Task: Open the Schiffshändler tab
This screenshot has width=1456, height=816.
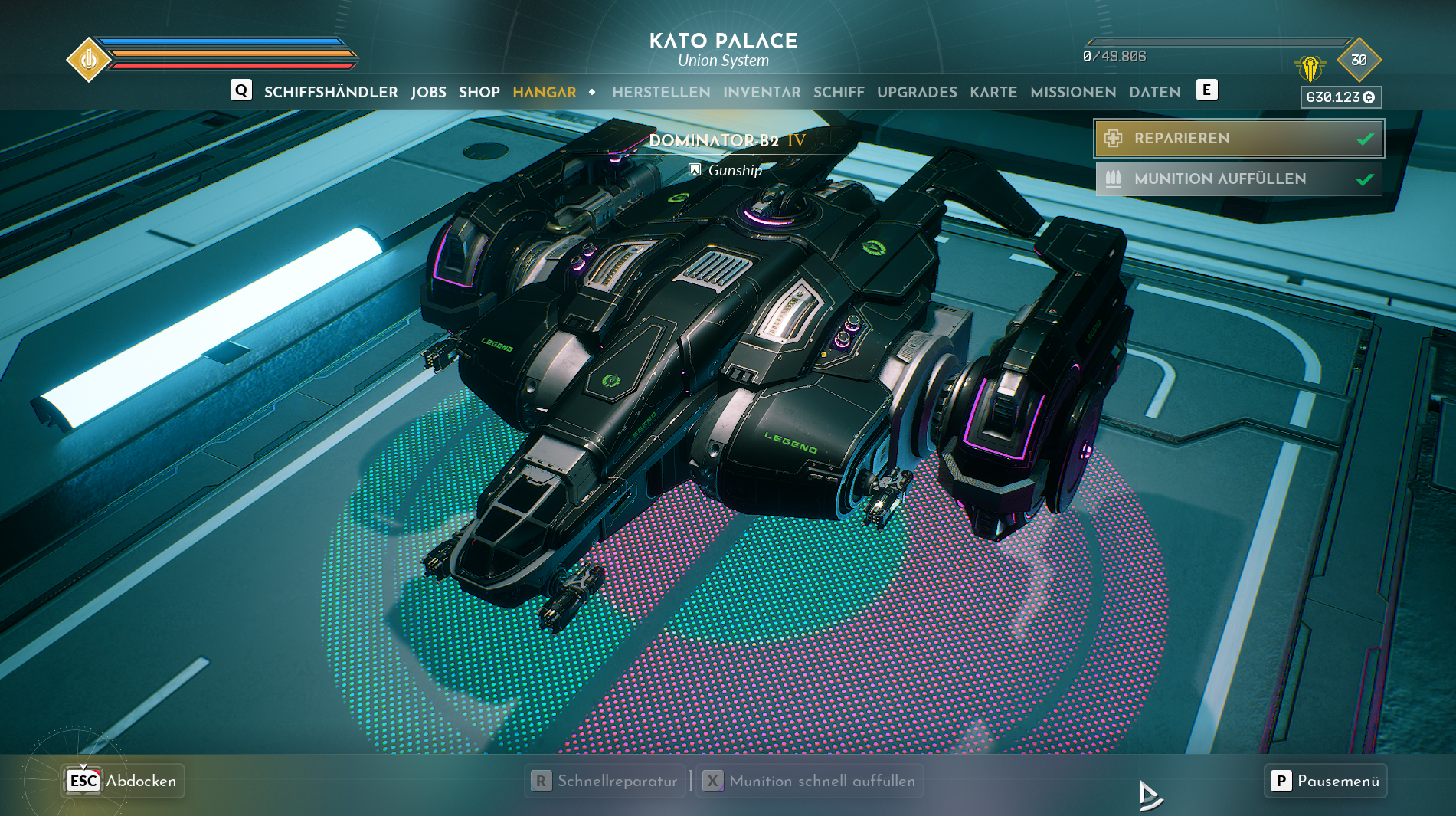Action: (x=331, y=92)
